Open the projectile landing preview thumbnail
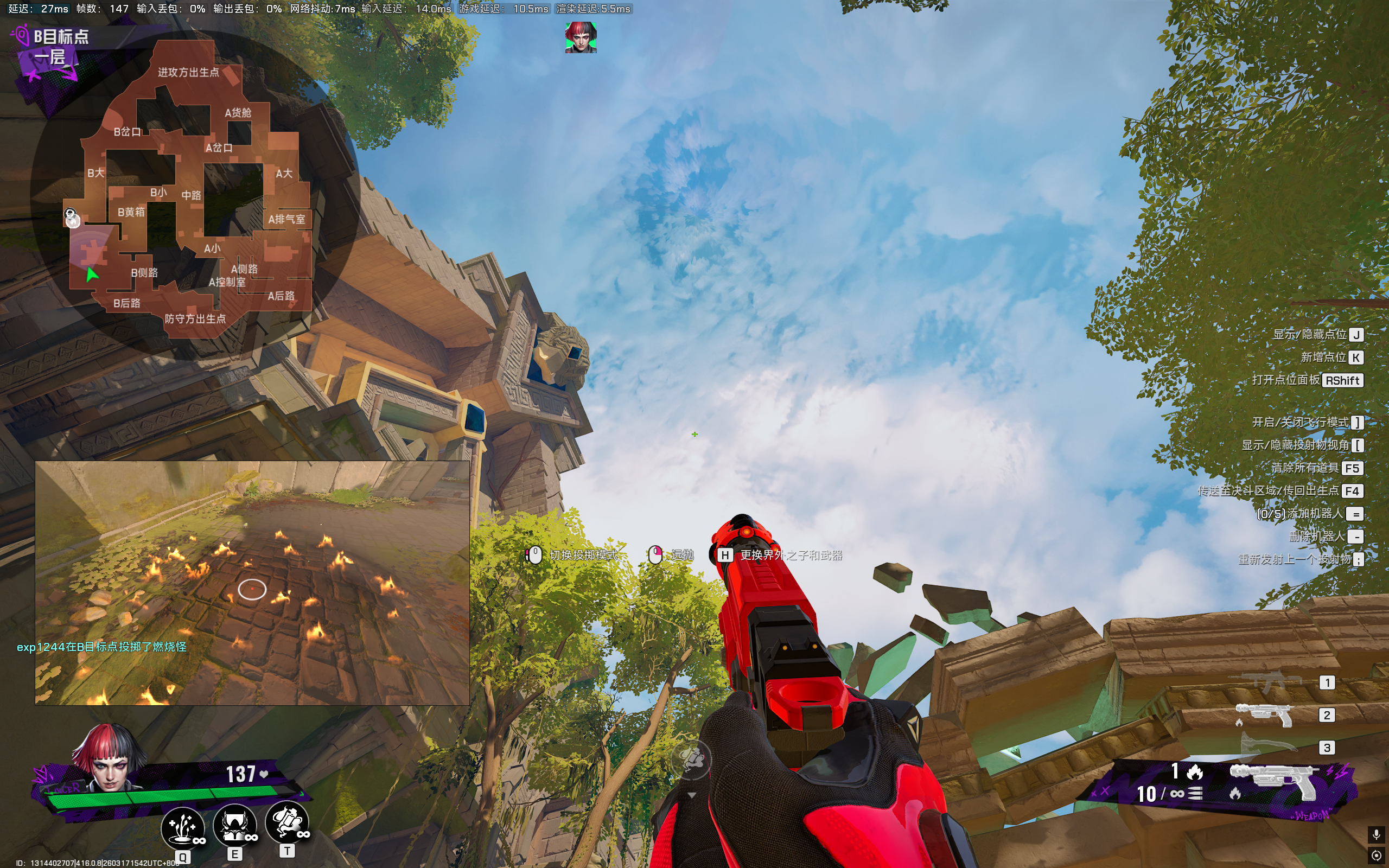This screenshot has height=868, width=1389. (x=252, y=582)
